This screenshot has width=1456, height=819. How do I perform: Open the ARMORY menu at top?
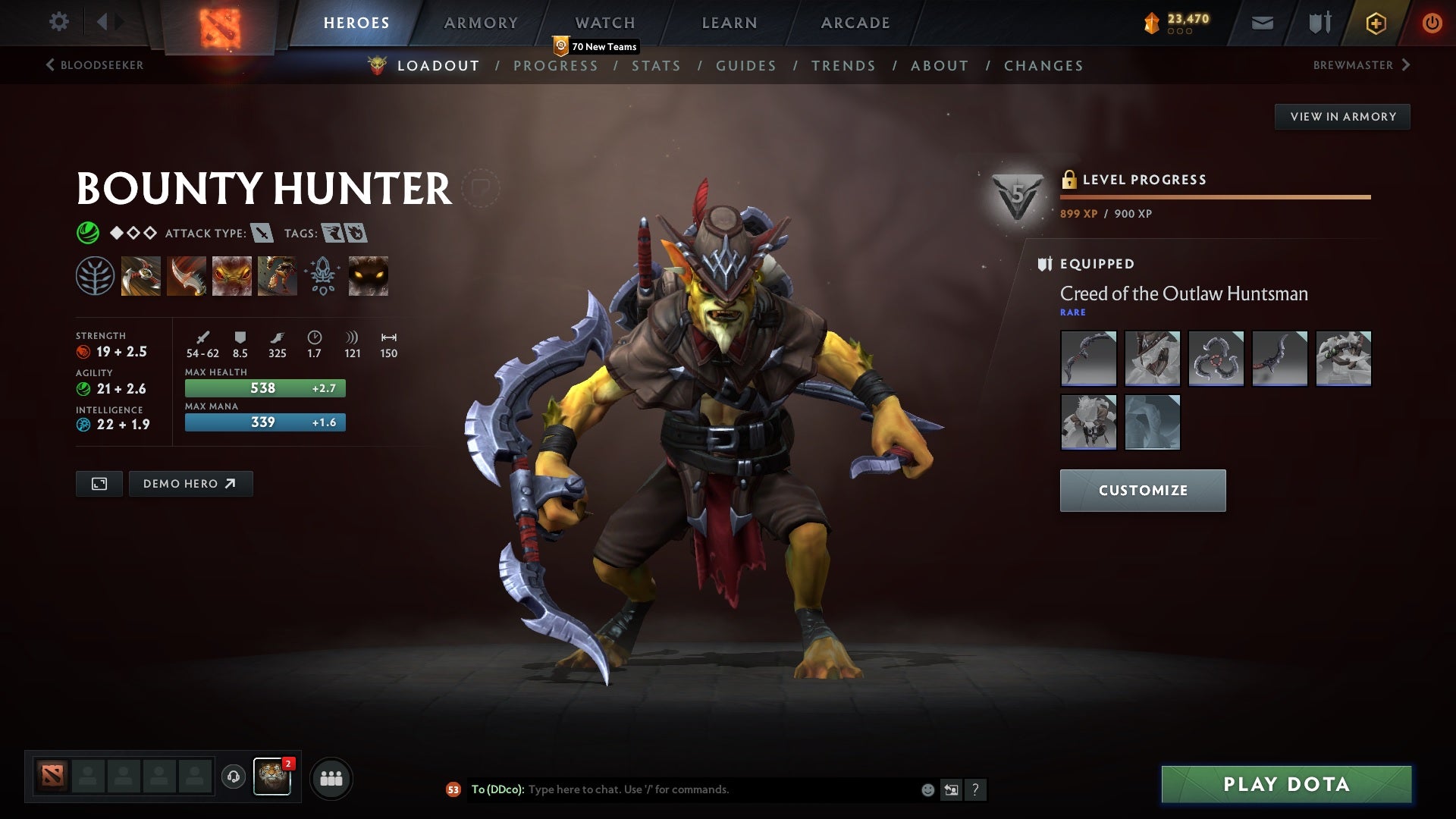(481, 23)
